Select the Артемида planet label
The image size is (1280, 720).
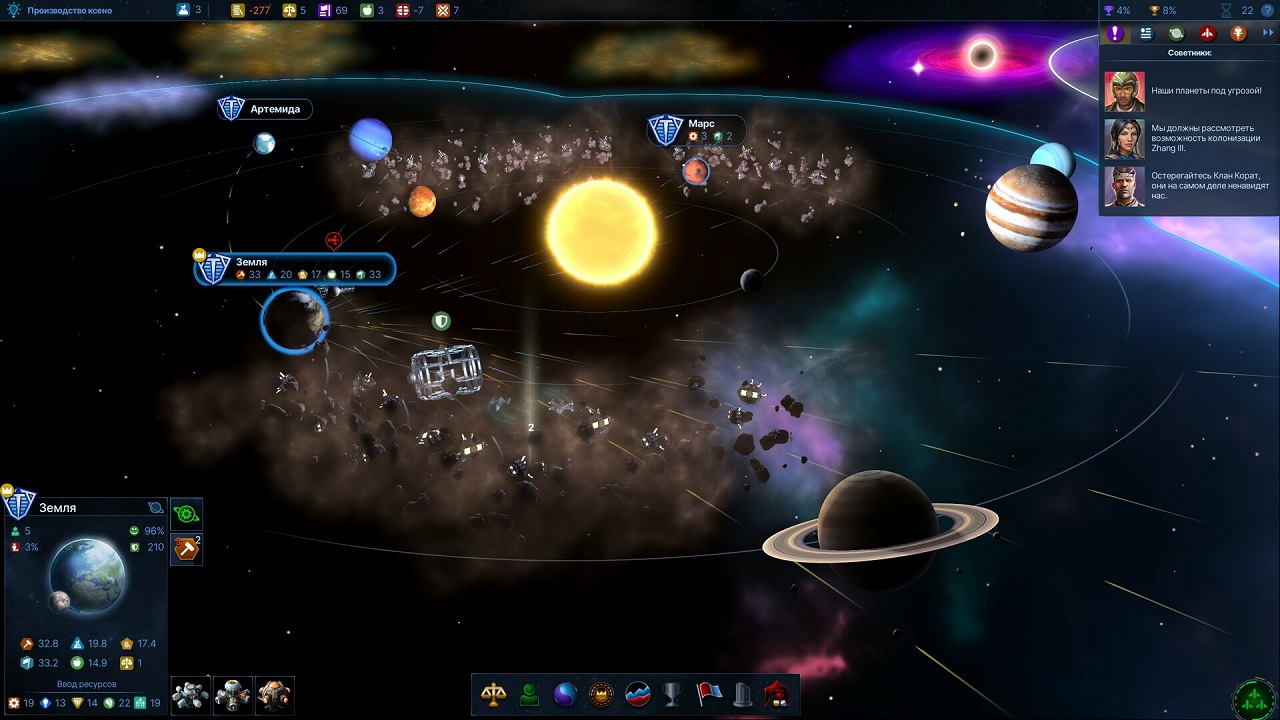(x=265, y=109)
